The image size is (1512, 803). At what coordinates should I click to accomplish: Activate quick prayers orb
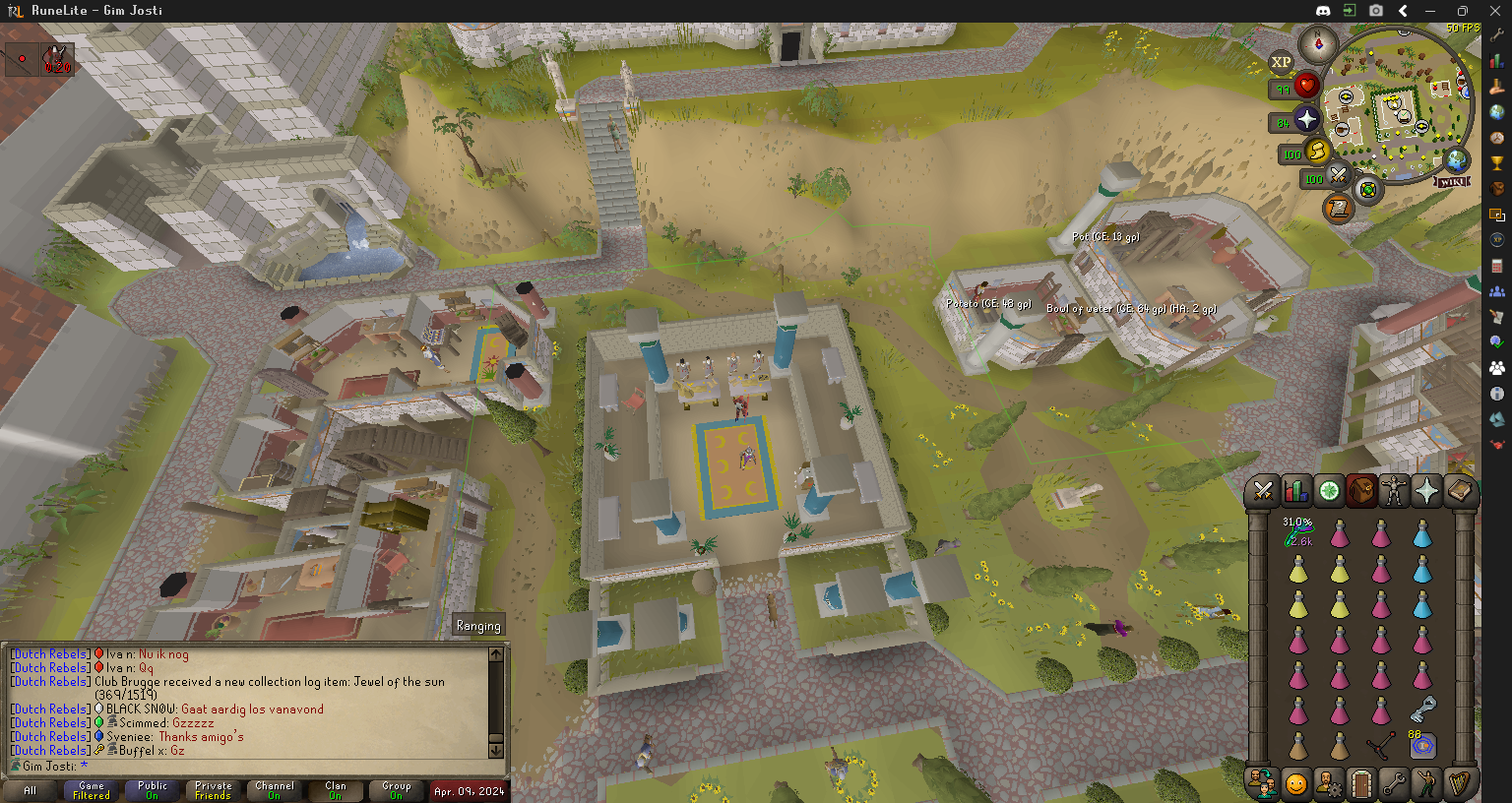coord(1306,120)
